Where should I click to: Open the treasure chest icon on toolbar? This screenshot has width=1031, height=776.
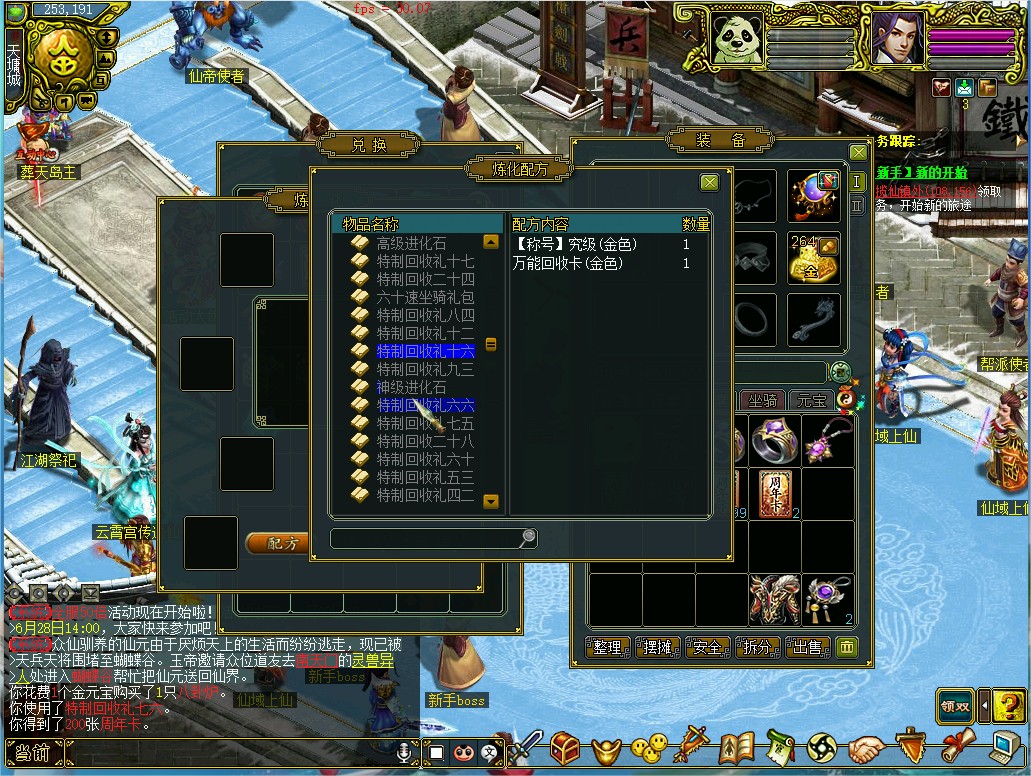(x=566, y=747)
